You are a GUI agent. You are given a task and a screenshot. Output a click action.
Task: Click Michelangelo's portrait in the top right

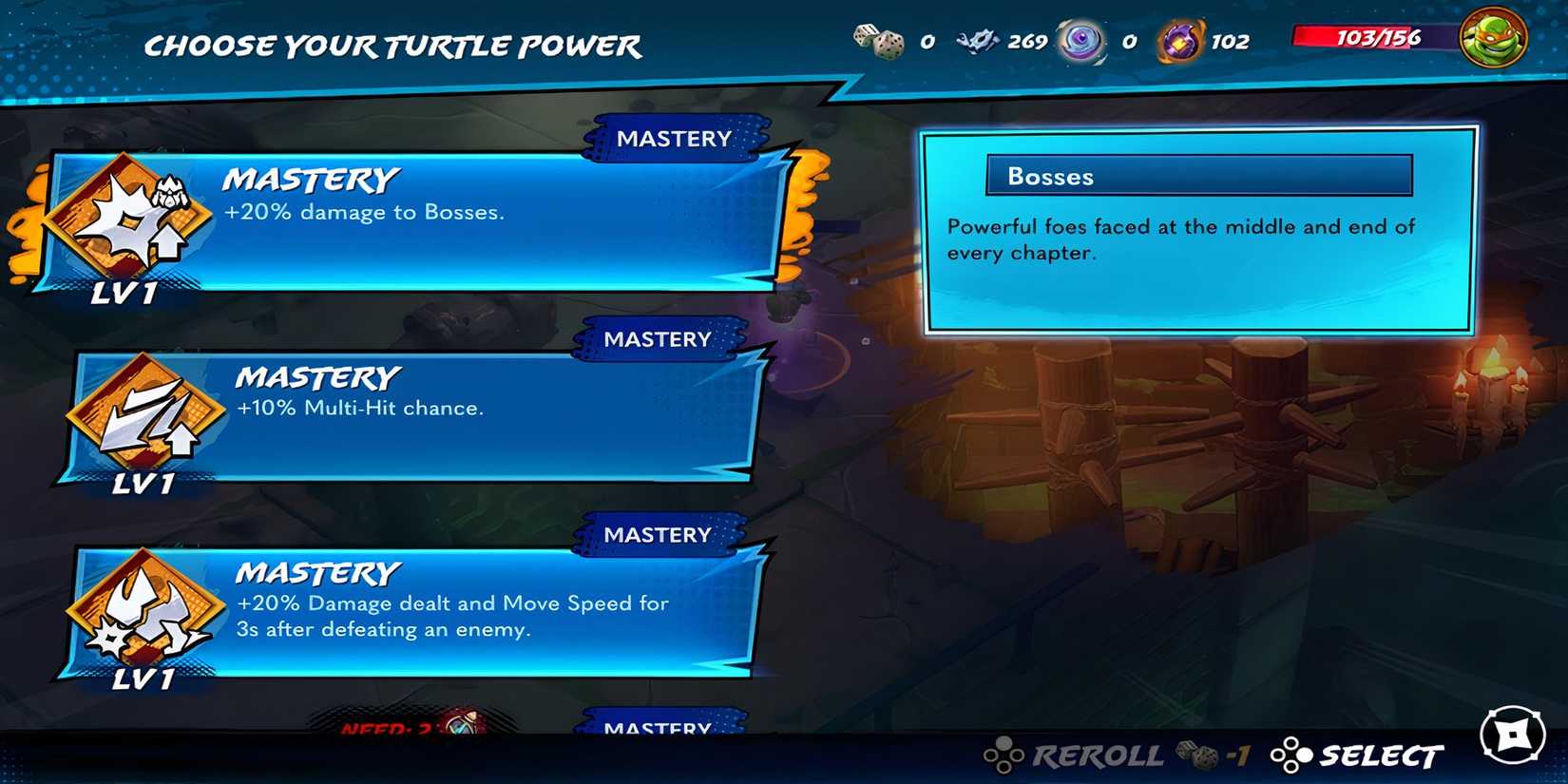point(1492,40)
